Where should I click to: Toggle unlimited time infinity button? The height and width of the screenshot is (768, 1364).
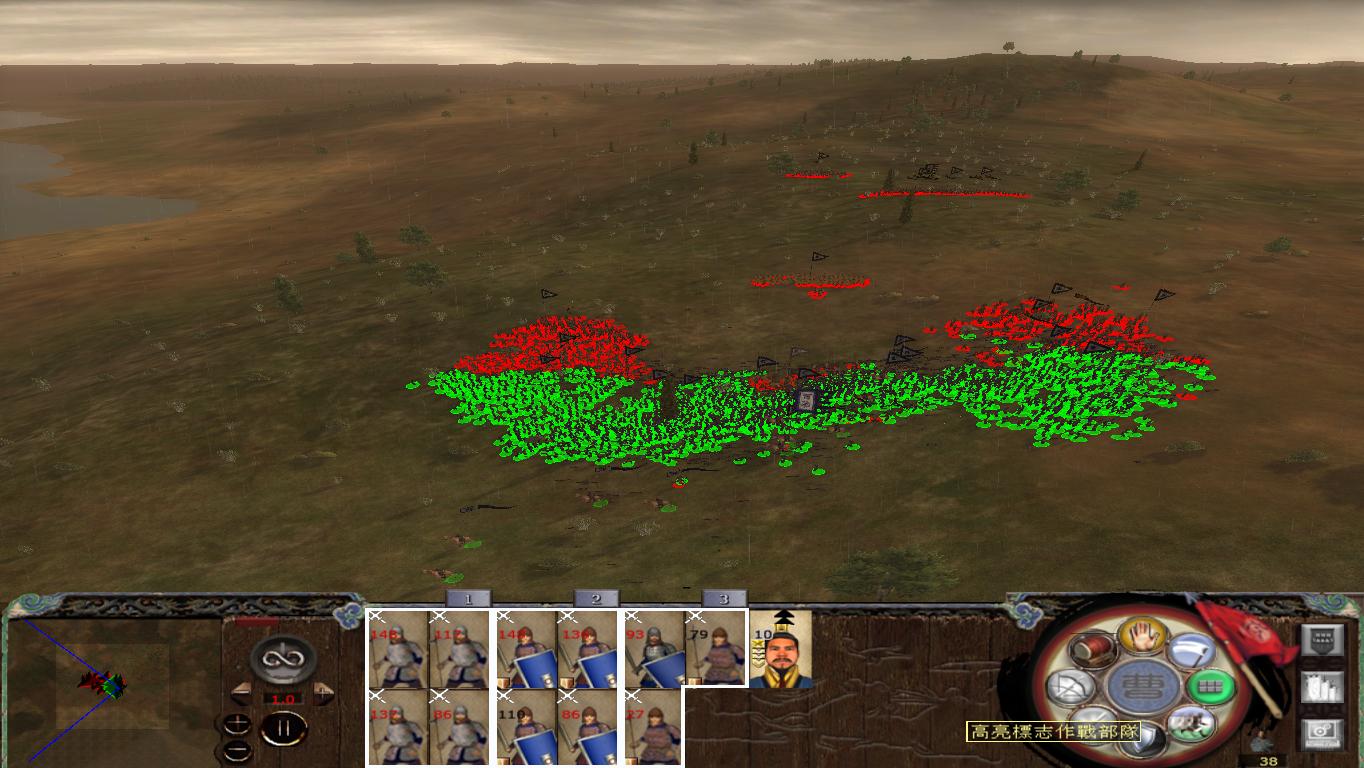coord(282,659)
